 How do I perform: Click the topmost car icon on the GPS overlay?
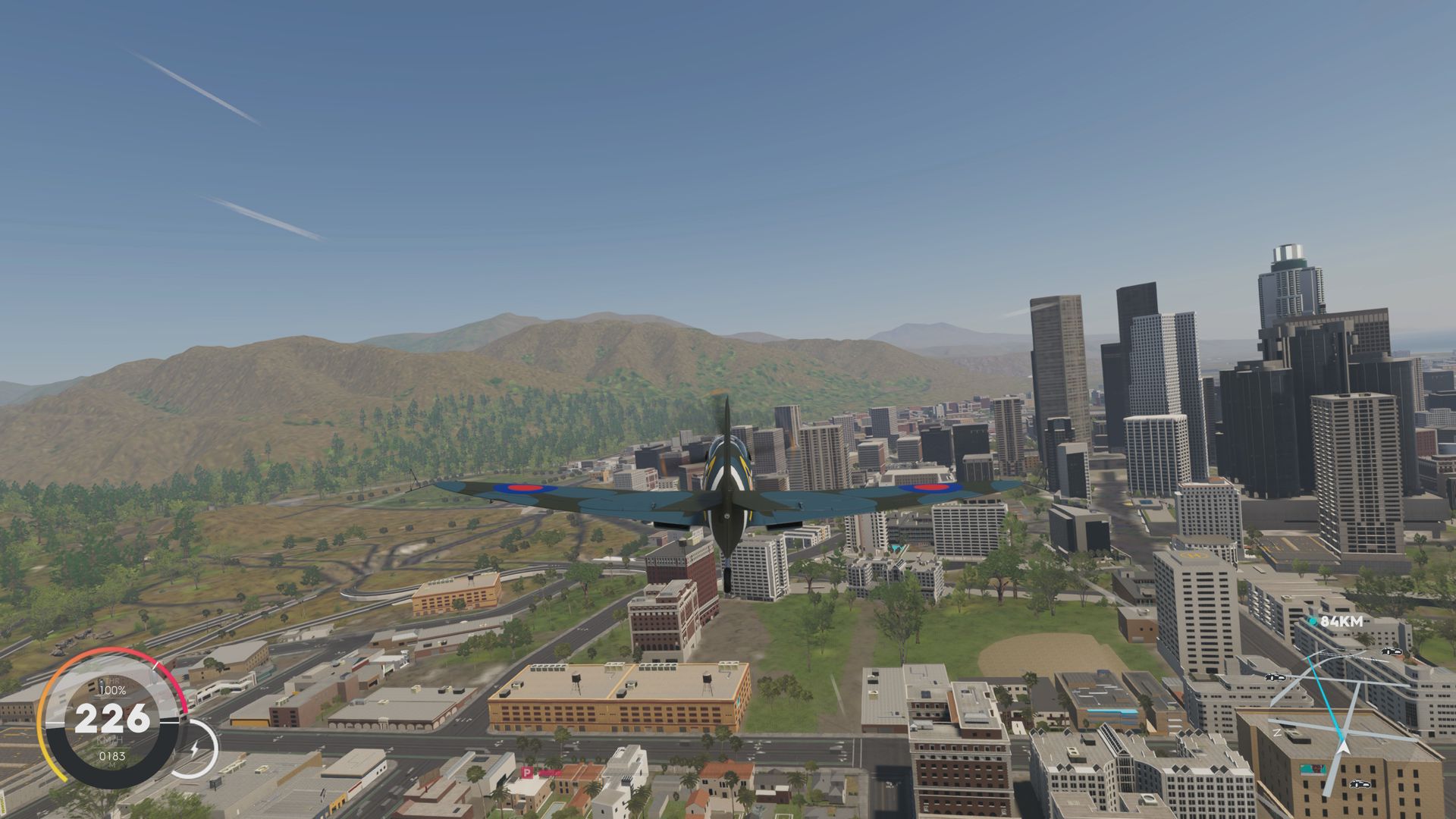click(1391, 651)
